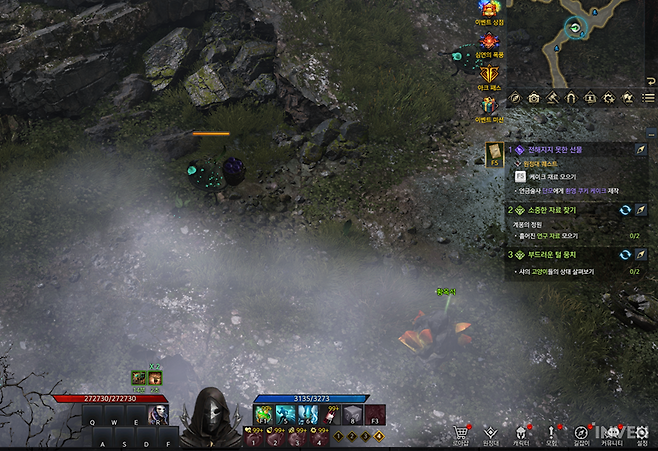Open the 심연의 폭풍 event icon

pos(490,41)
